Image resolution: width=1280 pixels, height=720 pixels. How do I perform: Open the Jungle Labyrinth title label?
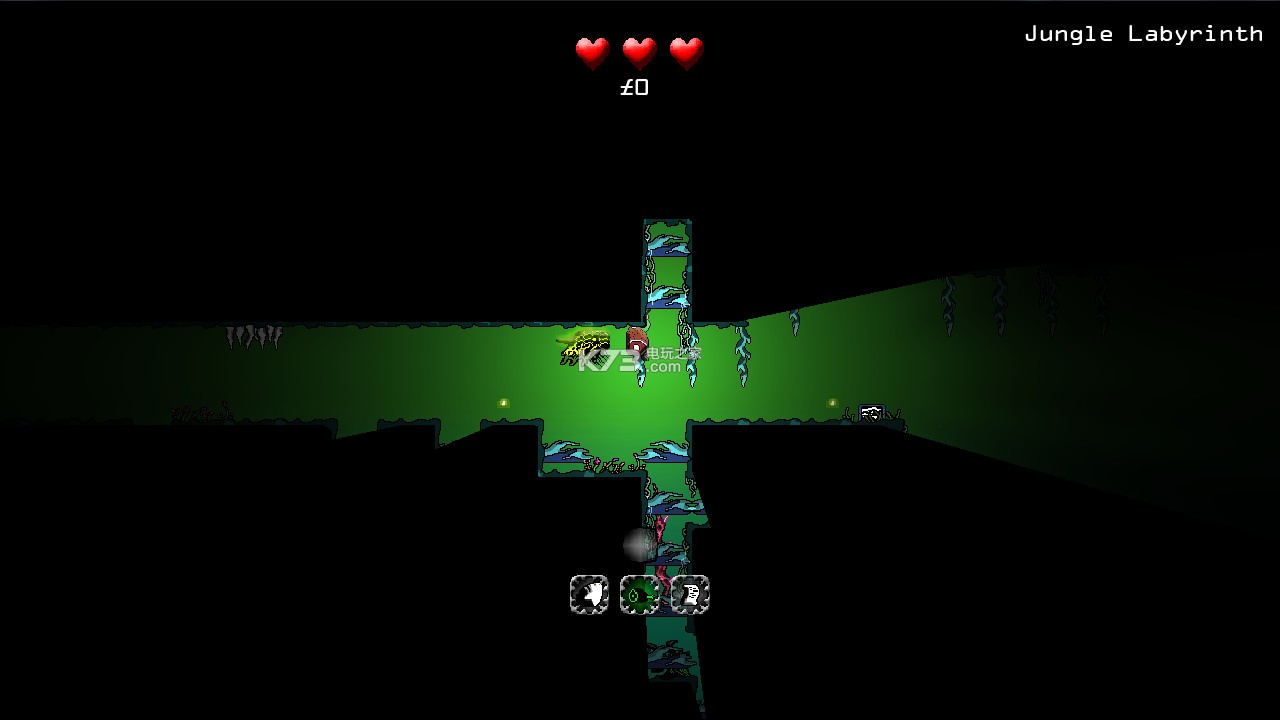1144,33
